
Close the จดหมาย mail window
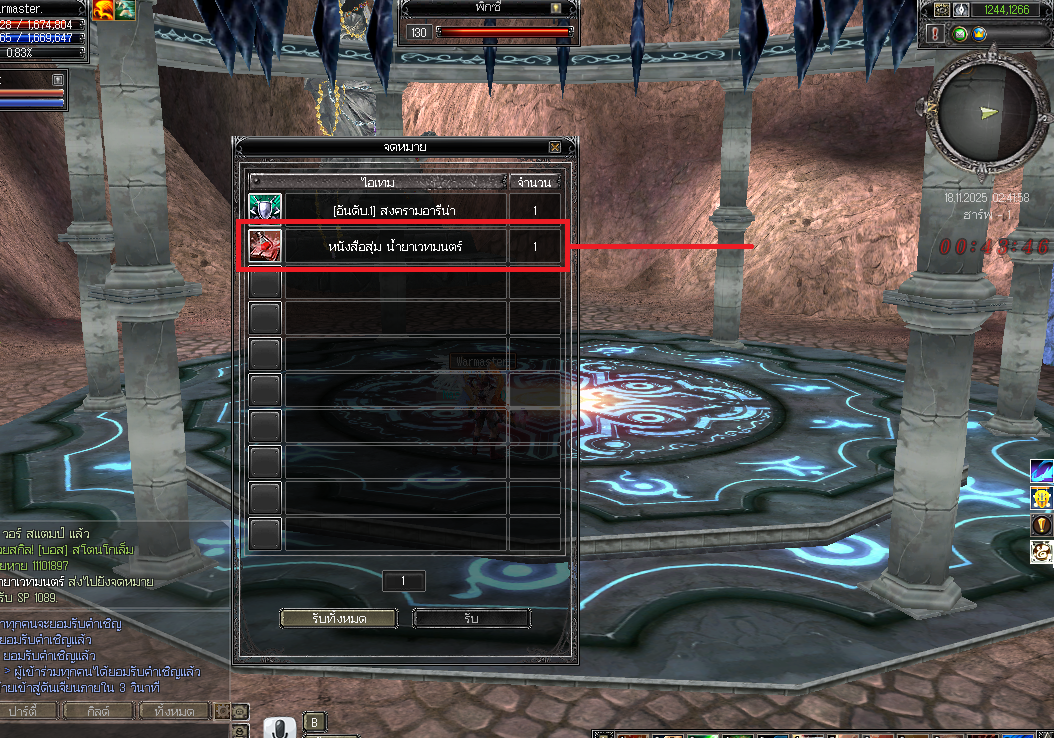[x=555, y=147]
